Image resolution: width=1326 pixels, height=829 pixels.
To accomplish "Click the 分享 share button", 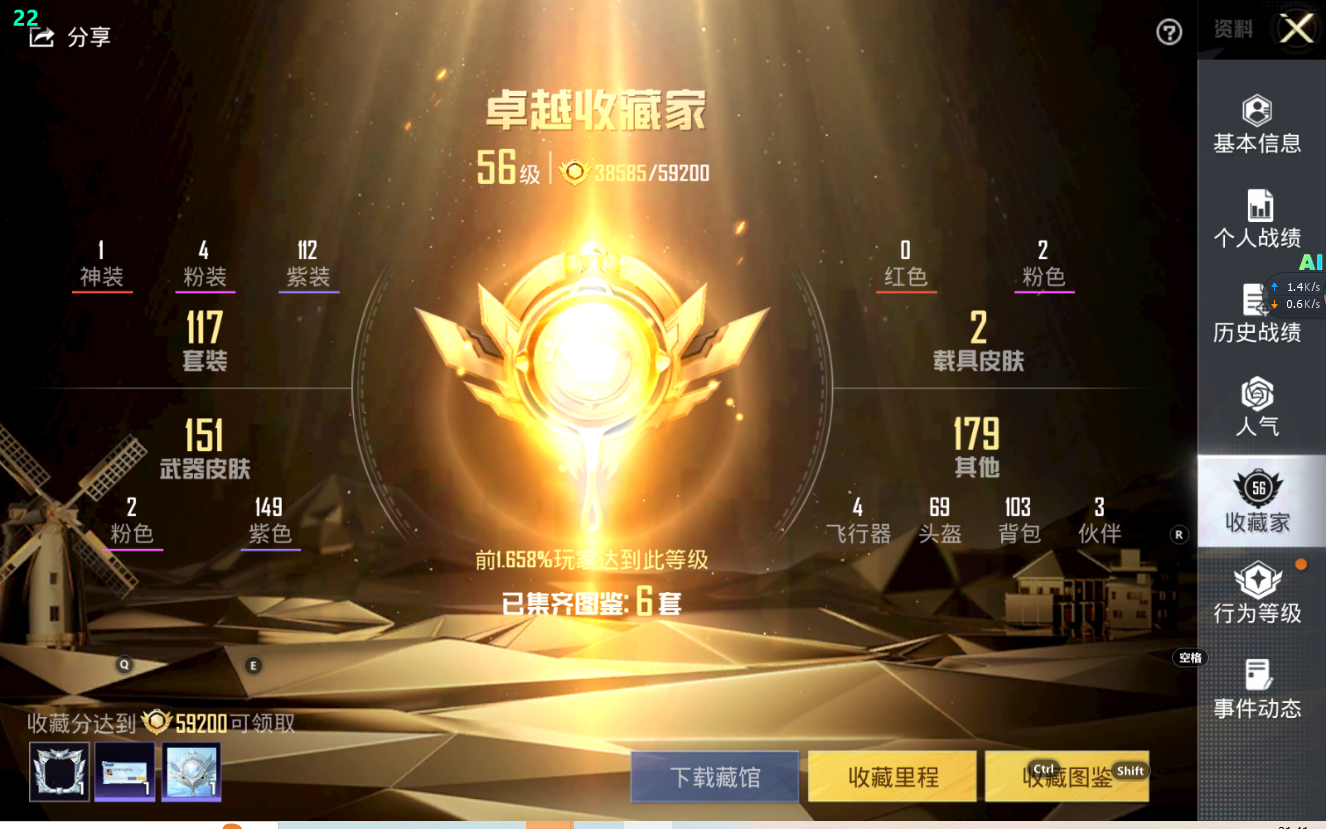I will 71,38.
